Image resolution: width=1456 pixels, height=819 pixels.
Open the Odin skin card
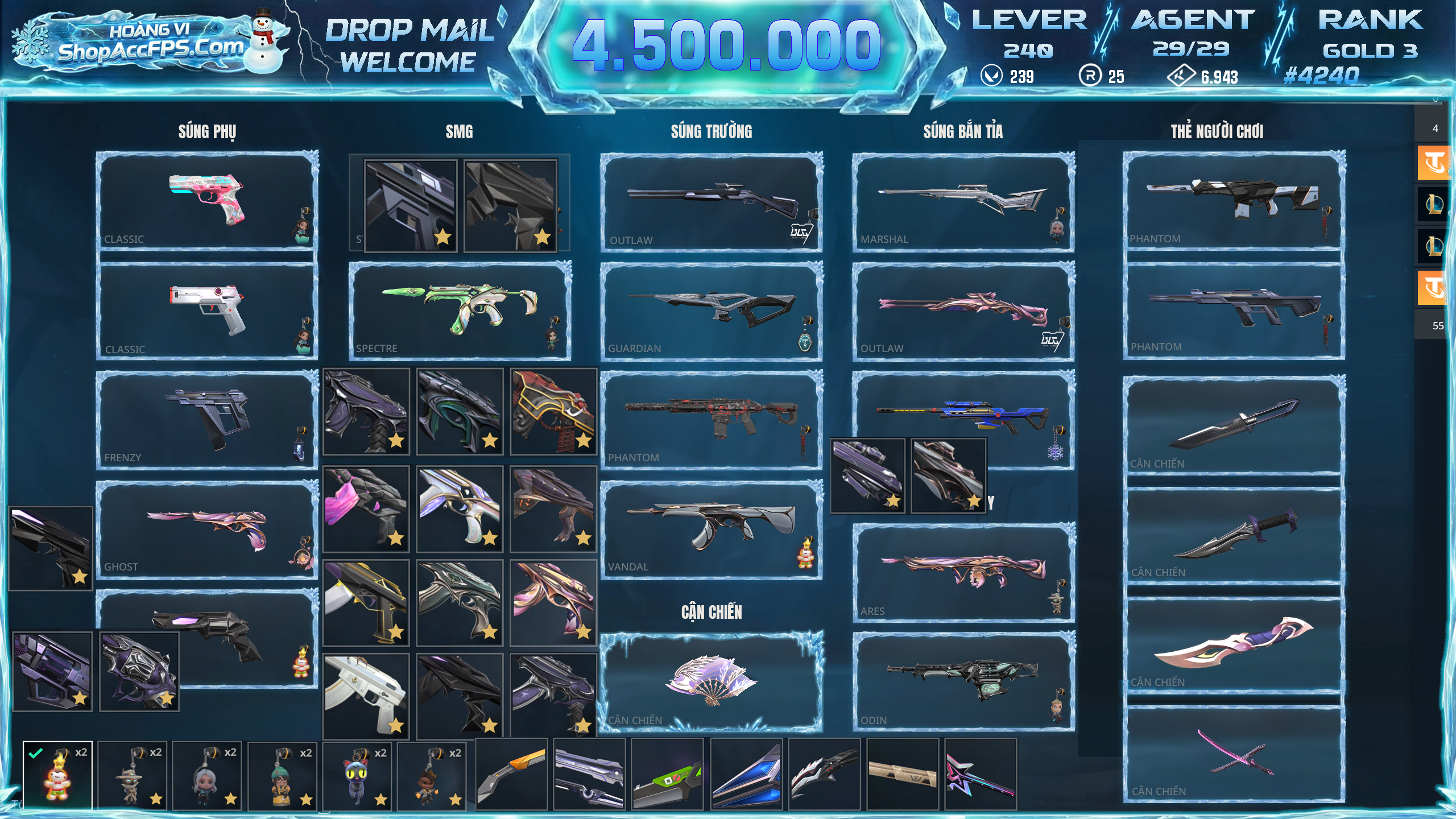pos(963,681)
